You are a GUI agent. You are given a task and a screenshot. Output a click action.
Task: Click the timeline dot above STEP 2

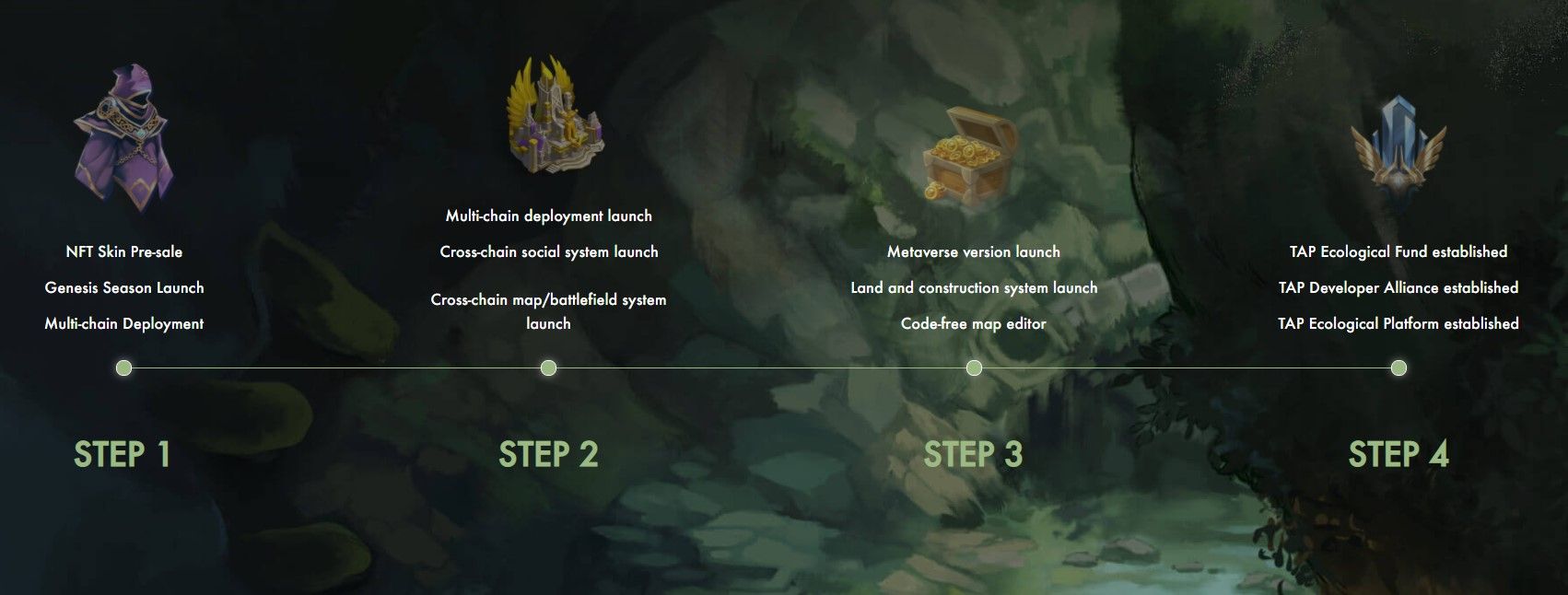tap(548, 368)
